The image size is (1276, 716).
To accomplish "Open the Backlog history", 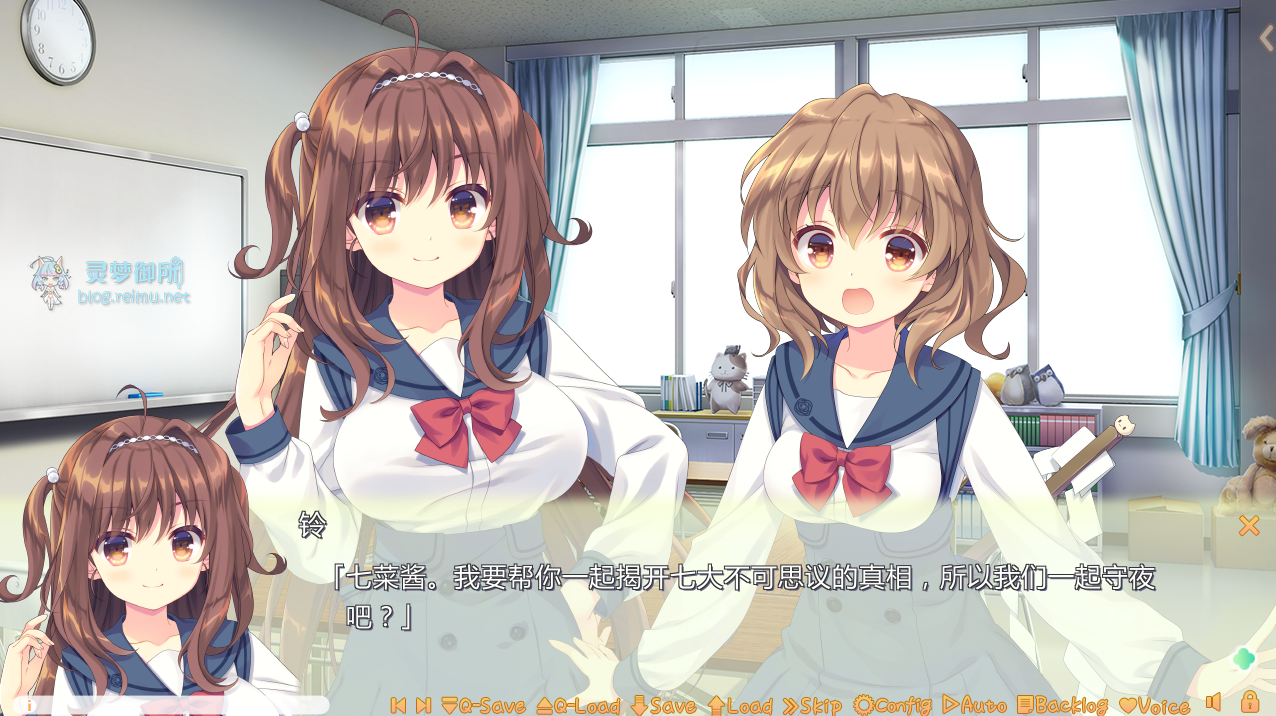I will (1062, 705).
